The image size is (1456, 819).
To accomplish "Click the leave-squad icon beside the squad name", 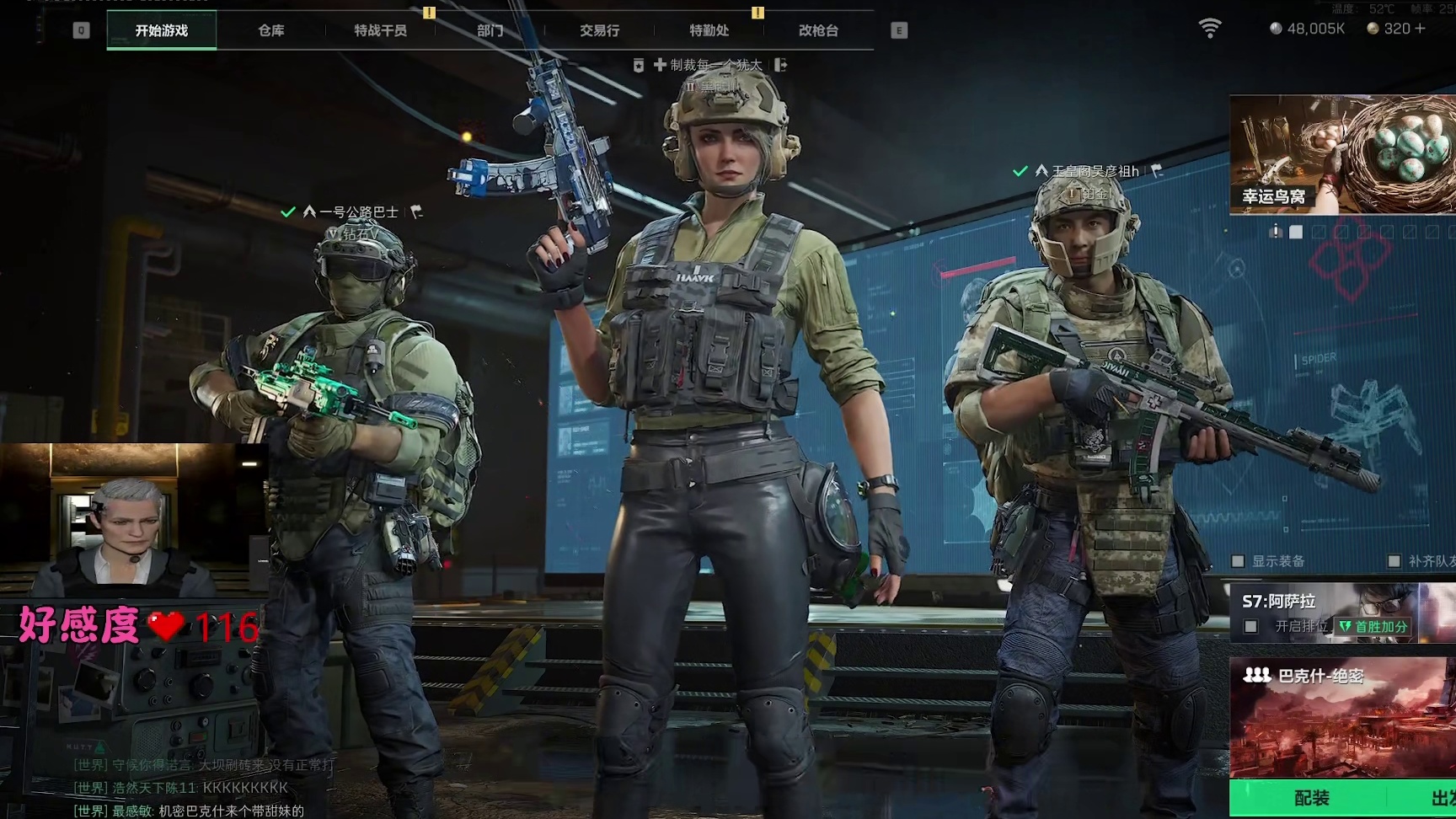I will pos(781,65).
